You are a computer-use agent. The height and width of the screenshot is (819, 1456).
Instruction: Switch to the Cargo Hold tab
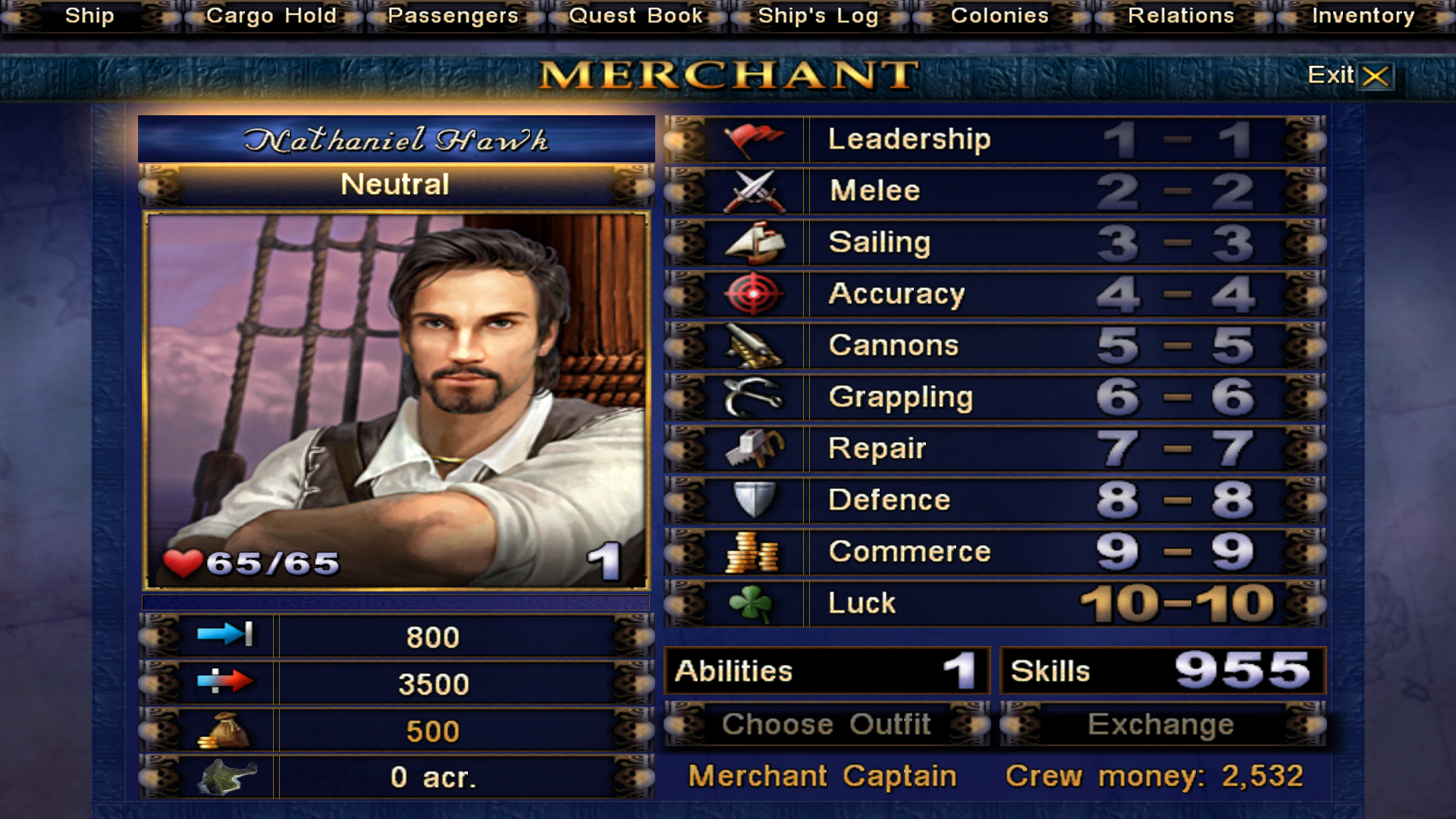click(x=271, y=16)
